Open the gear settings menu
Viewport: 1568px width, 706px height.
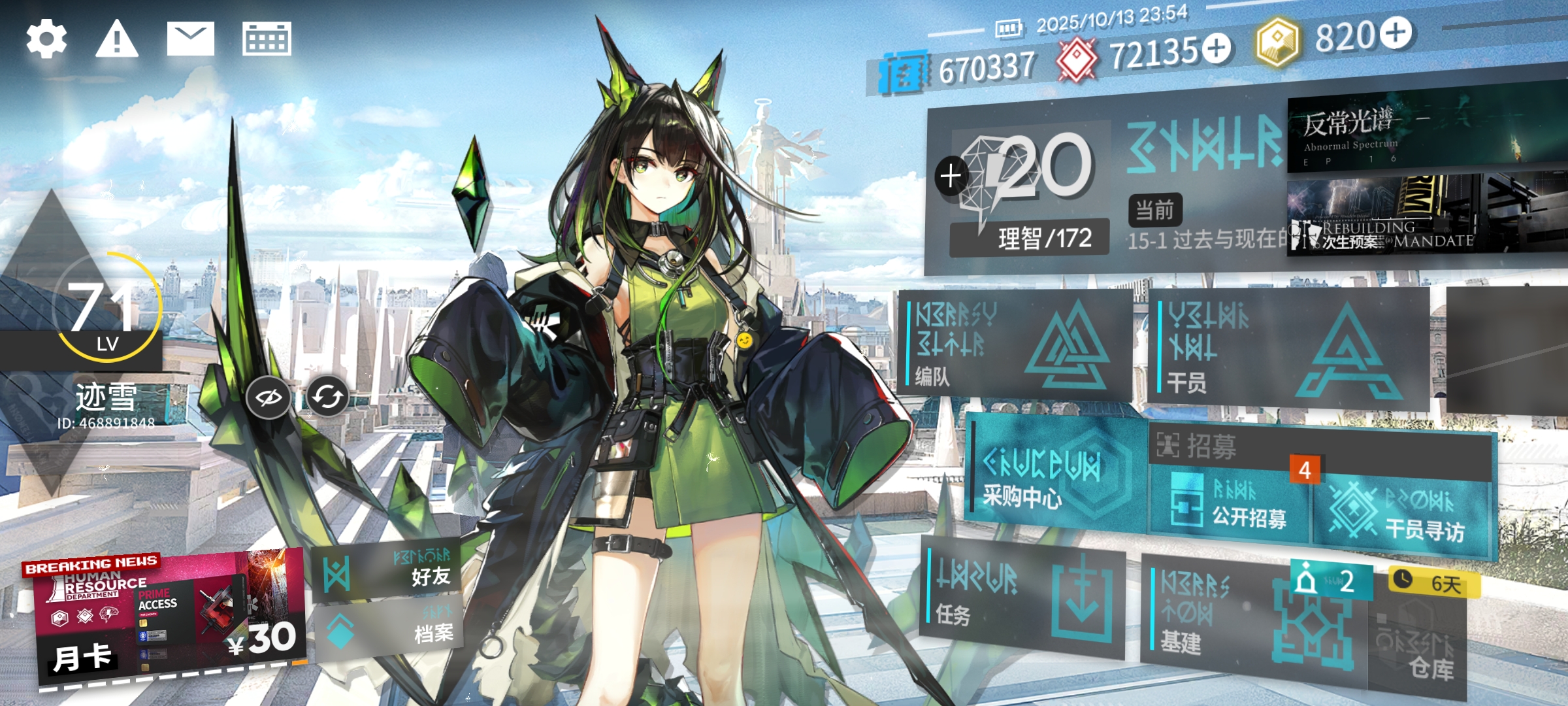[46, 39]
